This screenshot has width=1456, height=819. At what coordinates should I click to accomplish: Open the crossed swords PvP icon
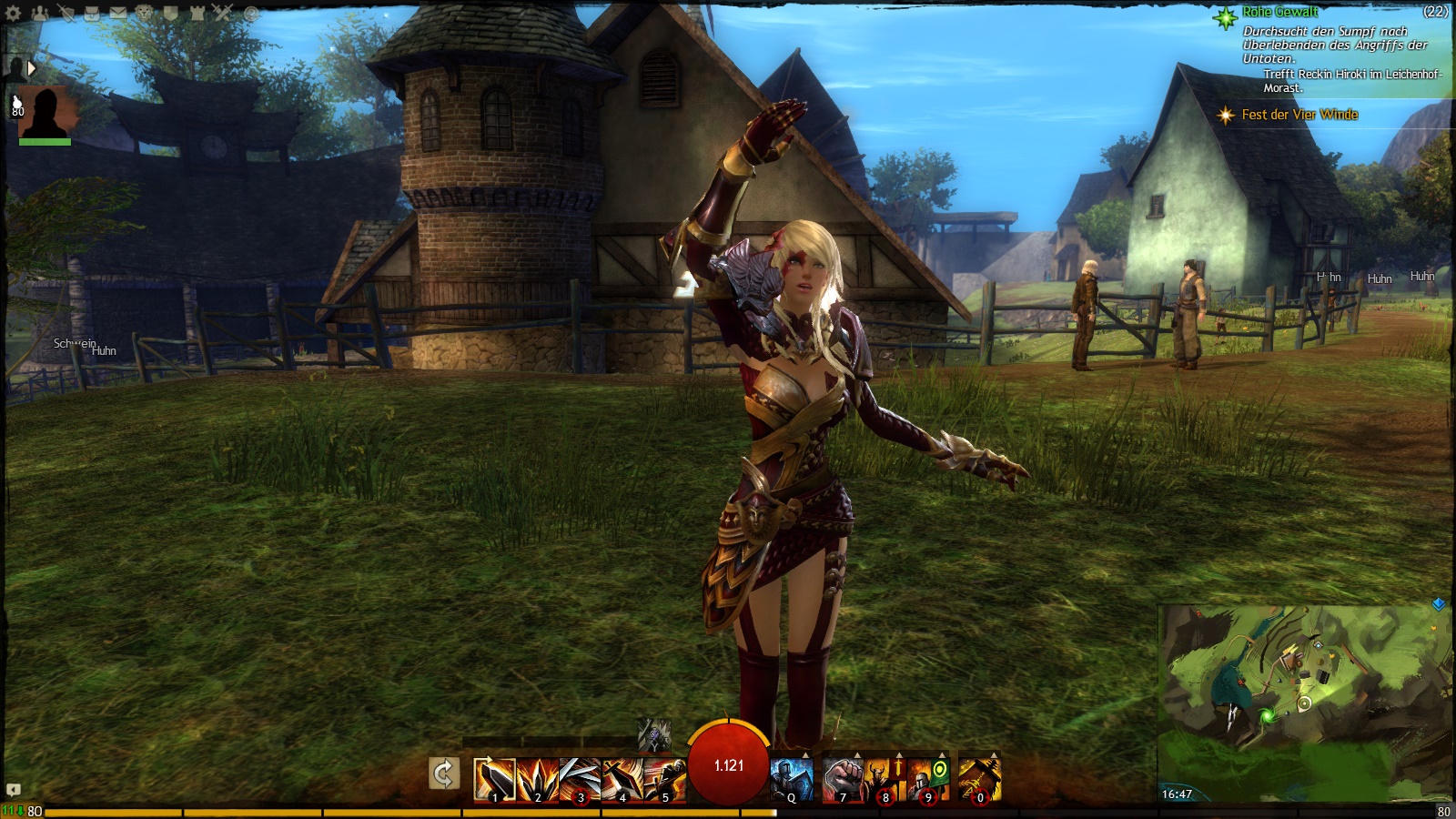224,14
